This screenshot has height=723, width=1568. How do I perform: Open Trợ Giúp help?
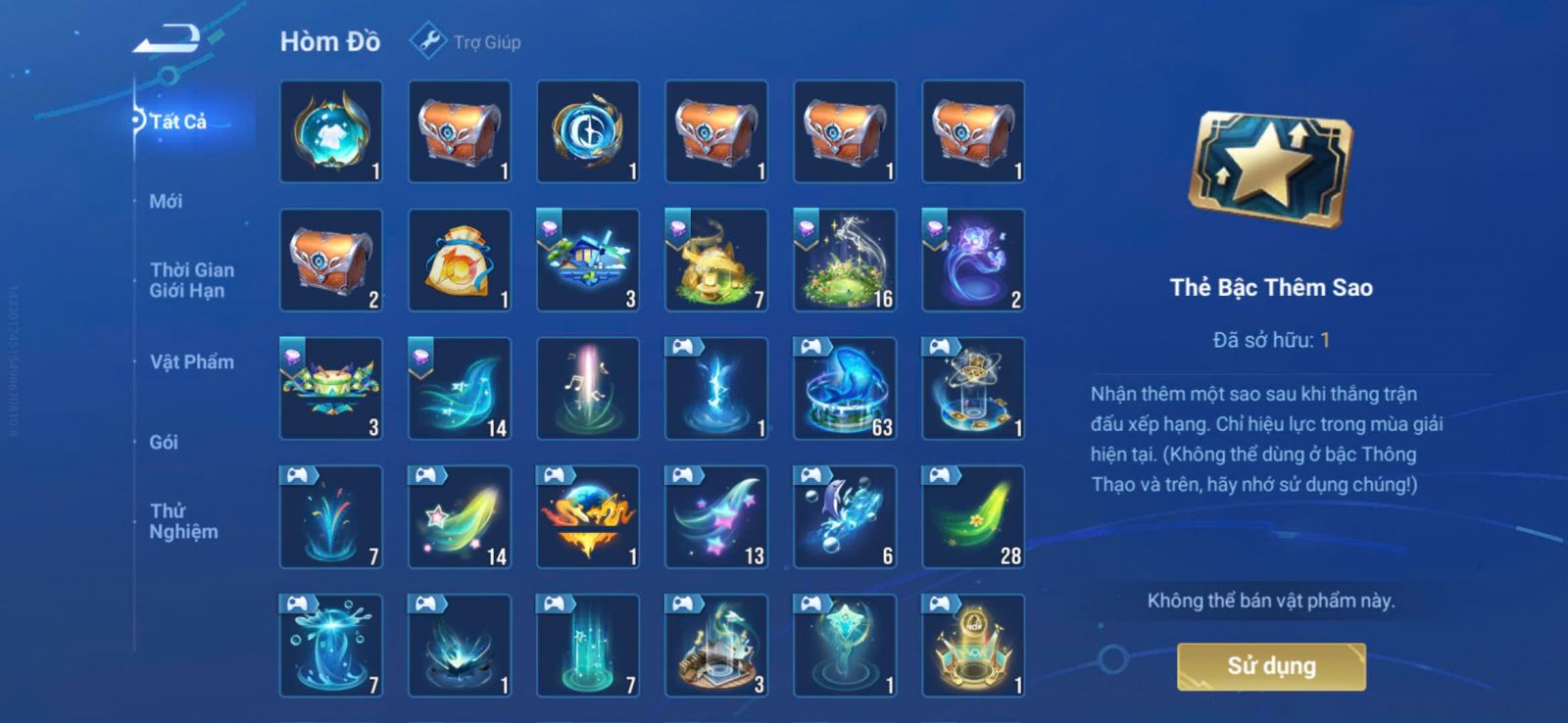click(x=466, y=42)
